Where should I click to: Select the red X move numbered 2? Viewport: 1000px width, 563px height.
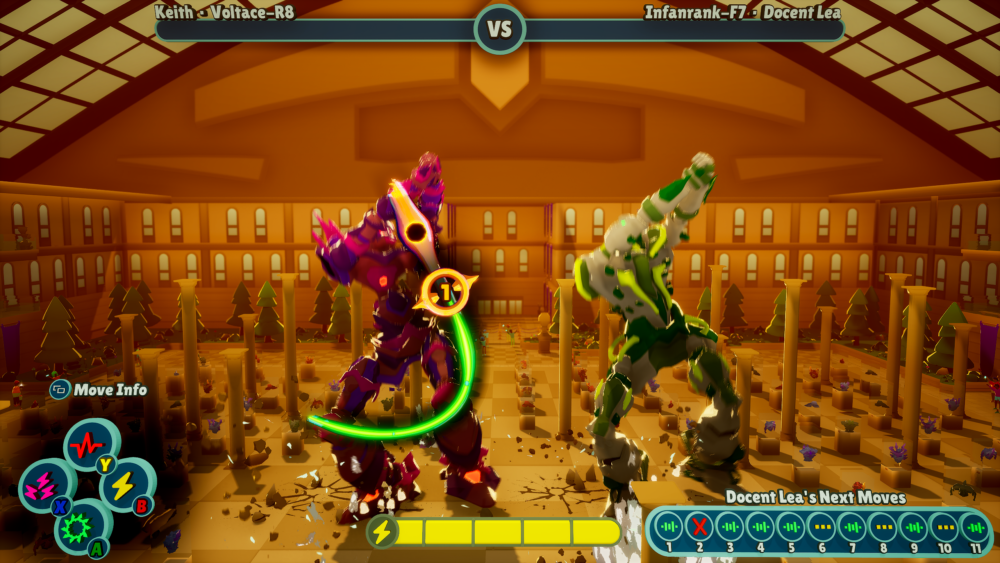point(699,526)
